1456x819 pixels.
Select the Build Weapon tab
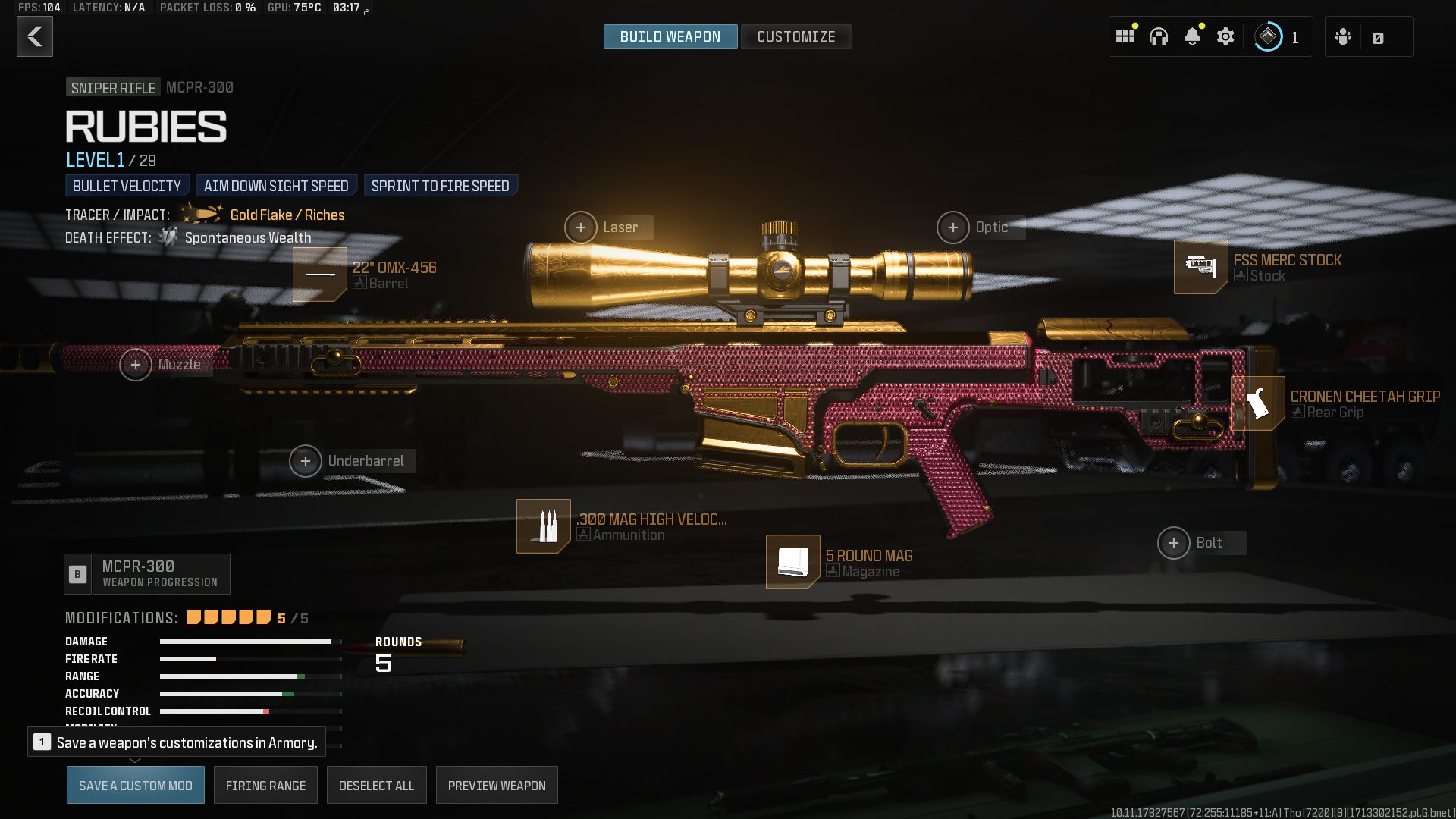[x=670, y=36]
